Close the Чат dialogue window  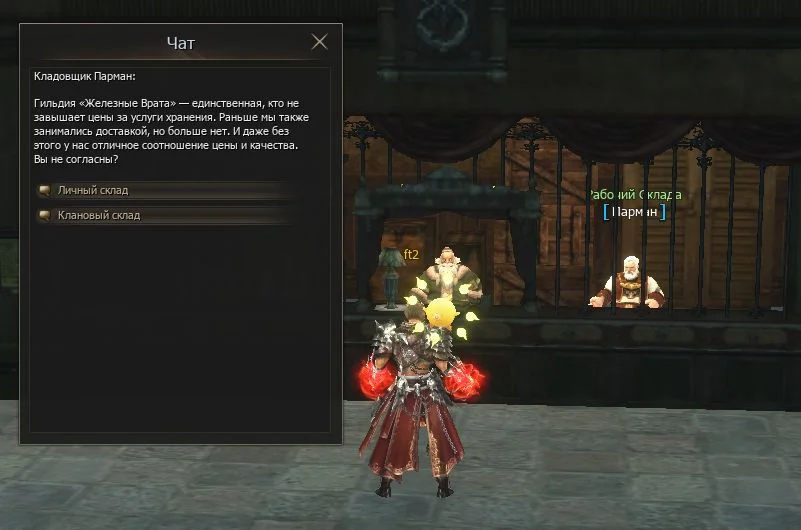click(x=320, y=42)
